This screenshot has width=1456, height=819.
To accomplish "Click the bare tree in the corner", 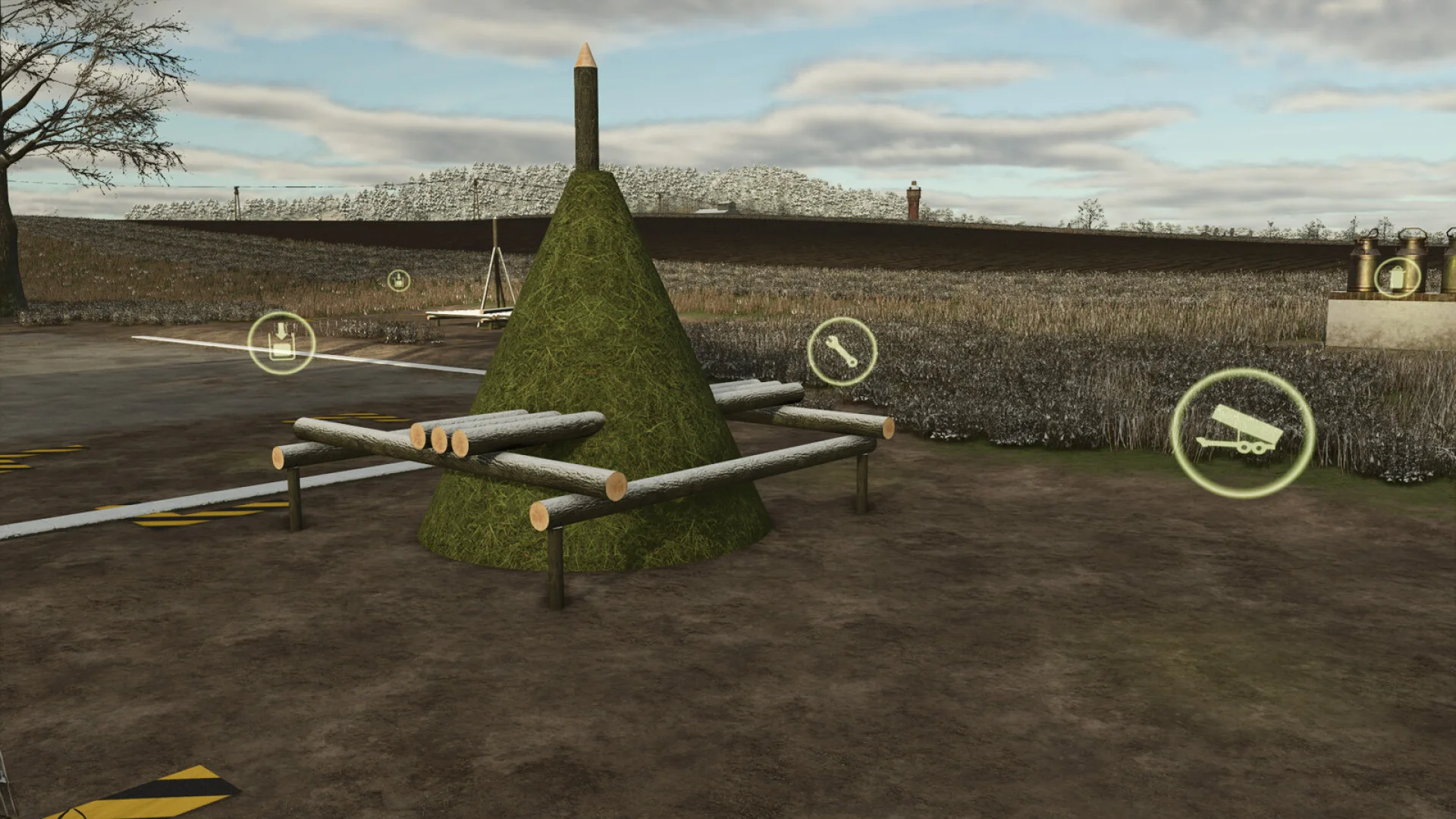I will click(x=45, y=114).
